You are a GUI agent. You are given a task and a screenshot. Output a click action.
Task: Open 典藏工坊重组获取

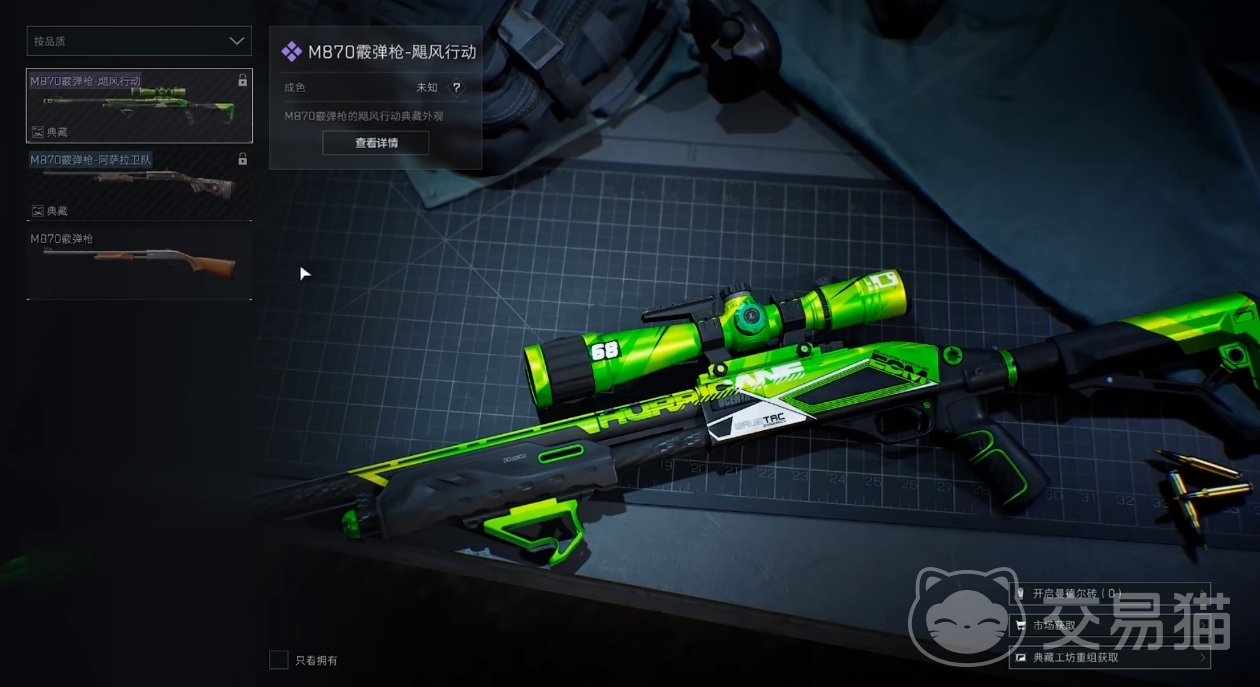coord(1110,657)
